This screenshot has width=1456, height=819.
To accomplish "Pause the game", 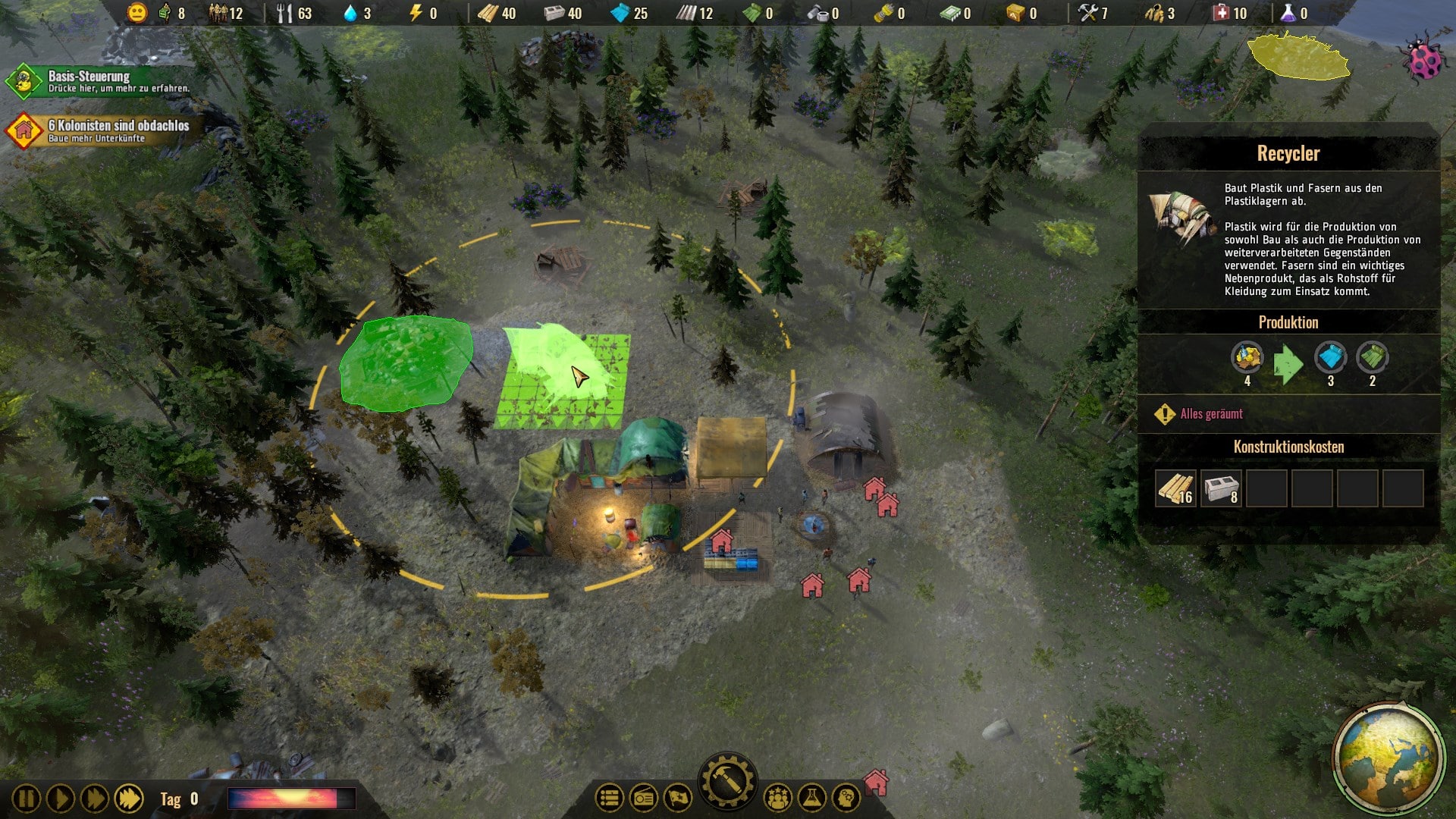I will click(x=26, y=799).
